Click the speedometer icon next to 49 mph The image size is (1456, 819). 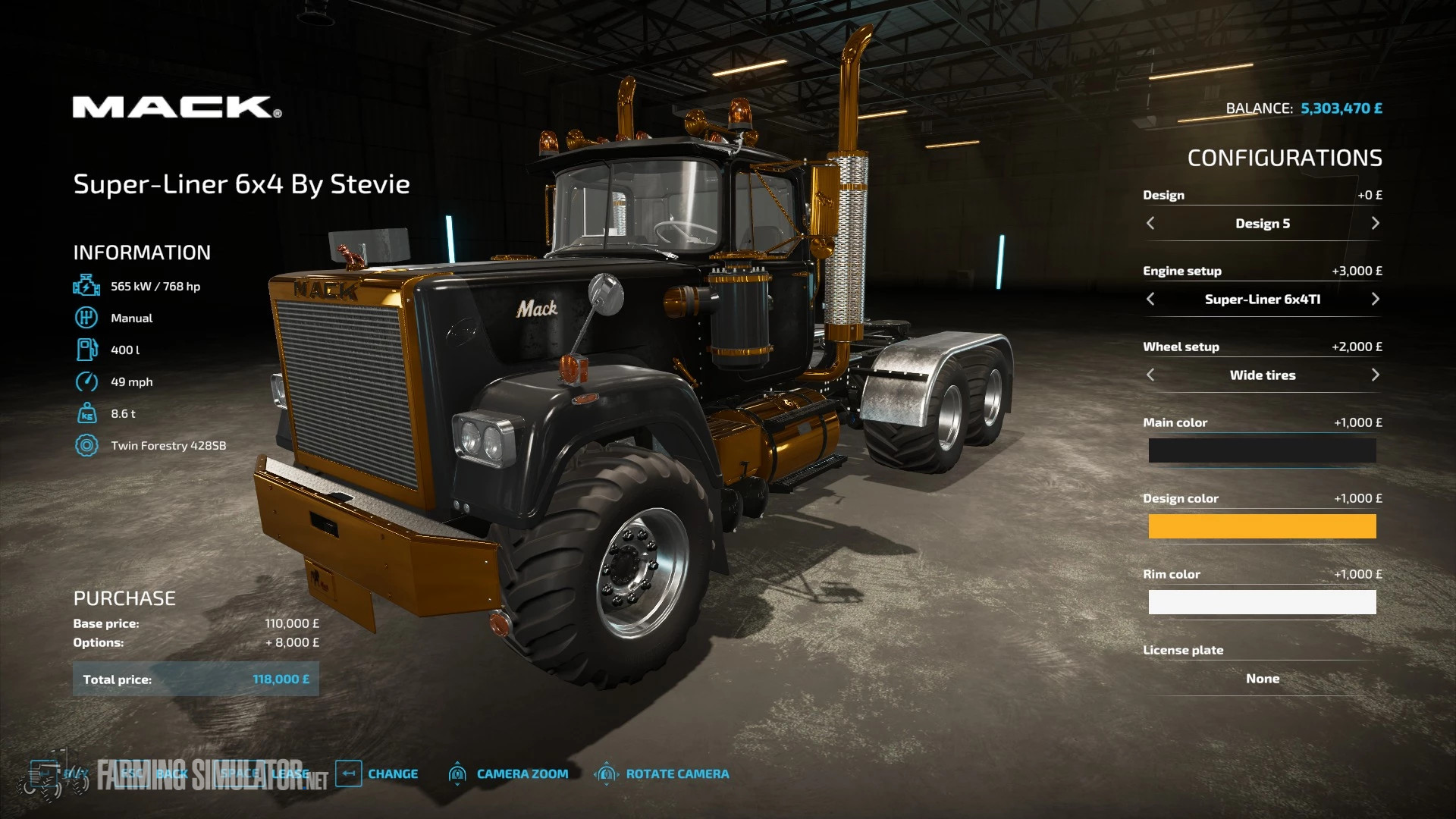point(87,381)
